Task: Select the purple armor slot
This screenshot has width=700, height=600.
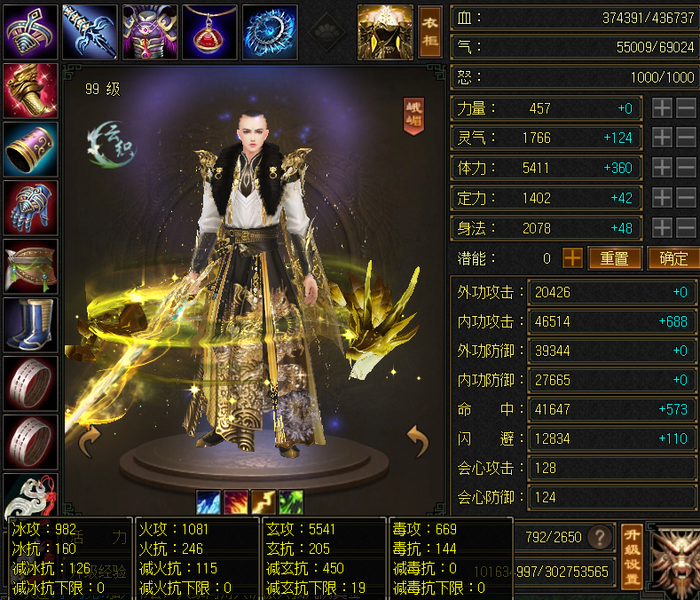Action: pyautogui.click(x=150, y=31)
